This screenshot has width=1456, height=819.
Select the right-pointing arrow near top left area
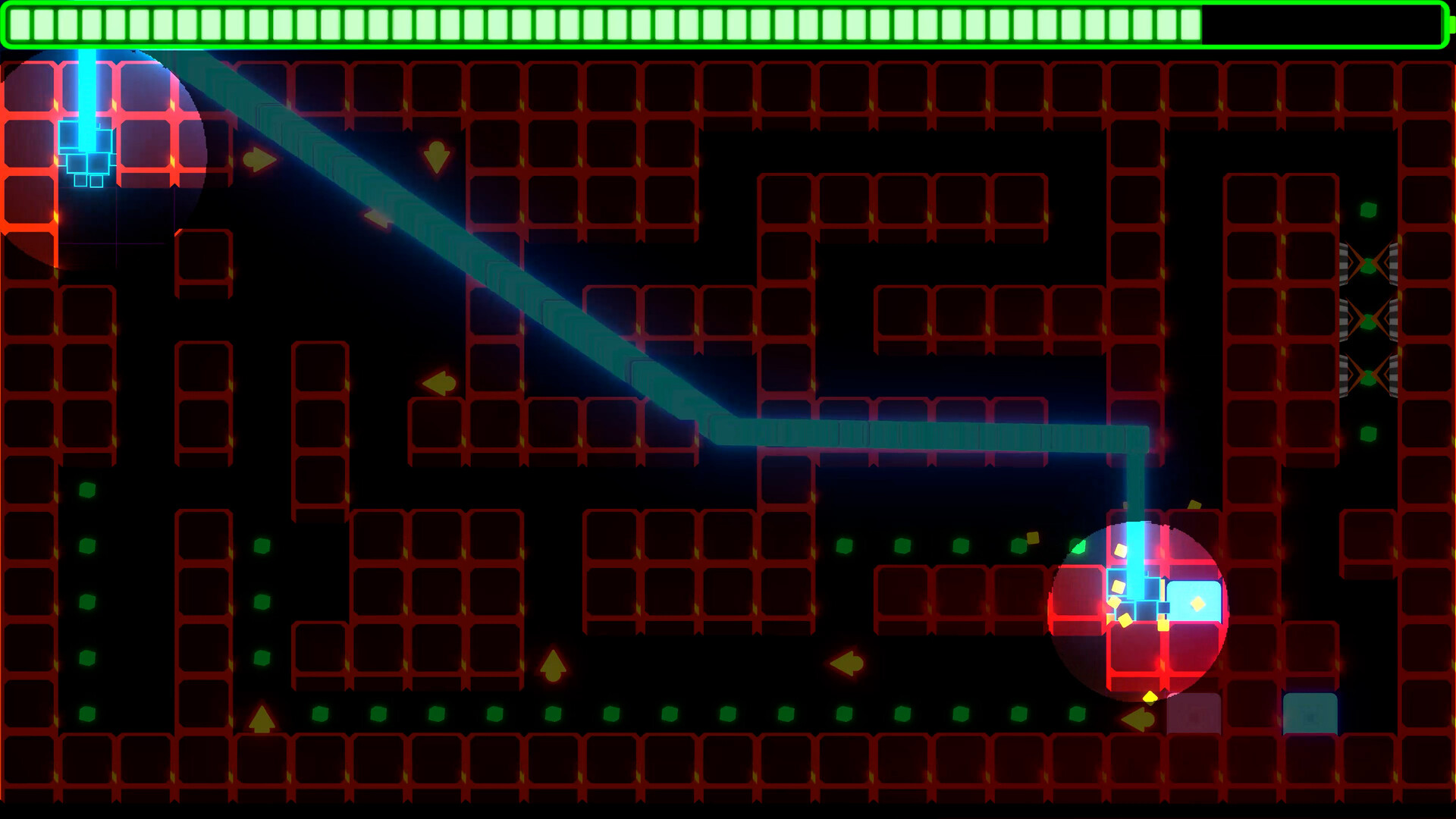(x=258, y=159)
